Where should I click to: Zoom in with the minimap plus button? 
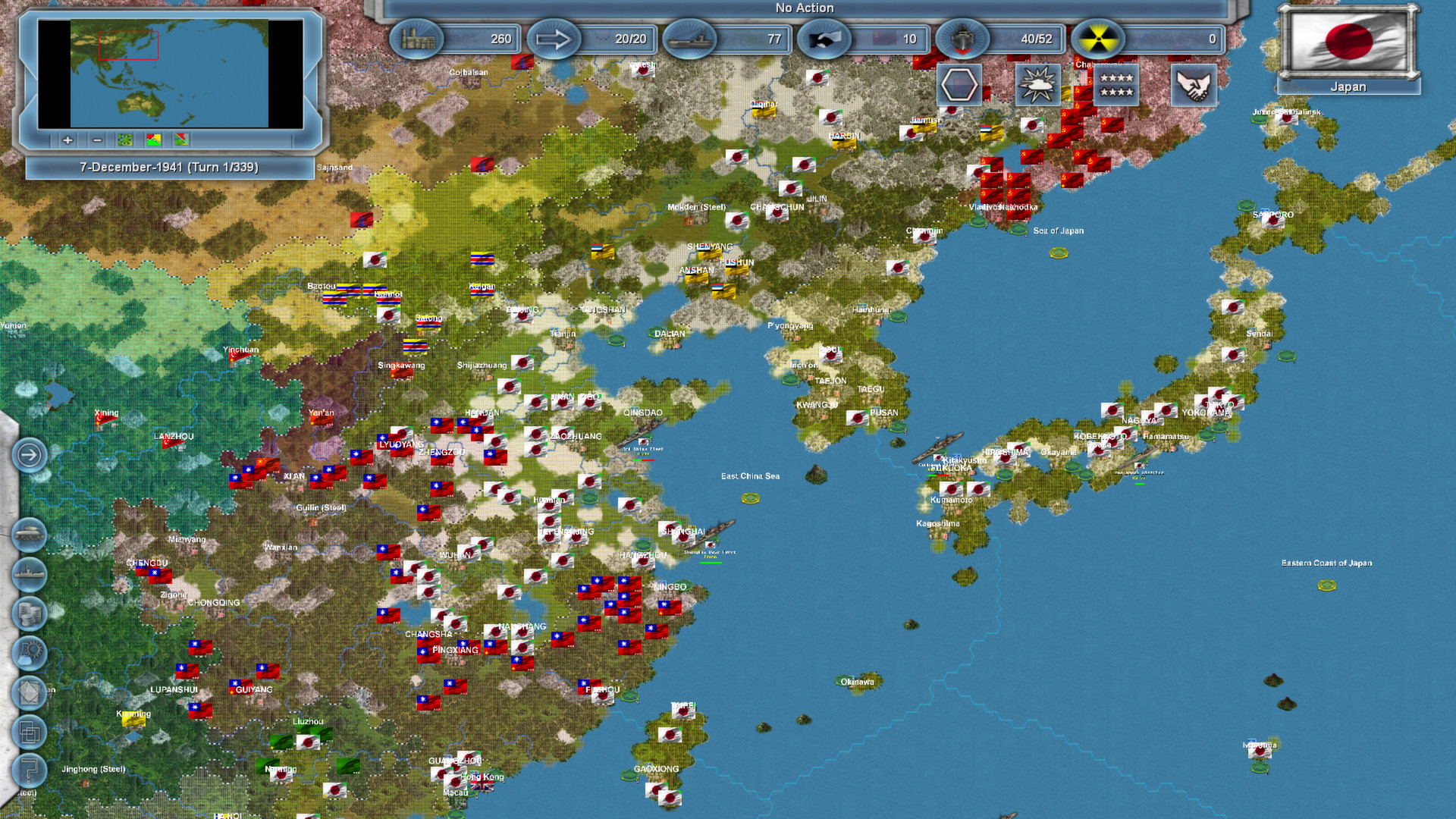(67, 140)
